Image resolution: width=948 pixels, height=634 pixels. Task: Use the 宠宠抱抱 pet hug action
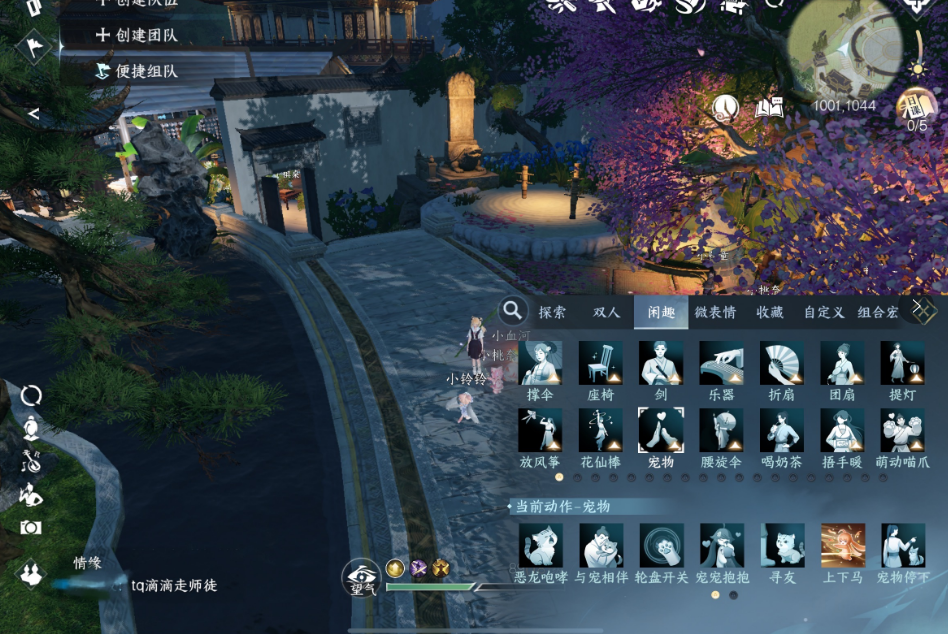click(721, 546)
